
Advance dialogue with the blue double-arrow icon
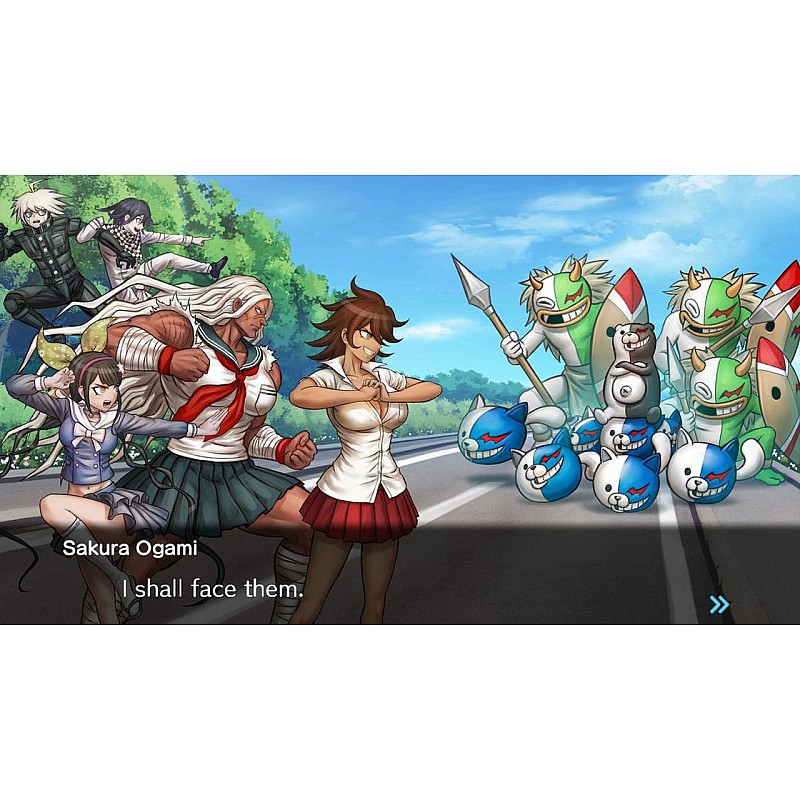pos(719,604)
